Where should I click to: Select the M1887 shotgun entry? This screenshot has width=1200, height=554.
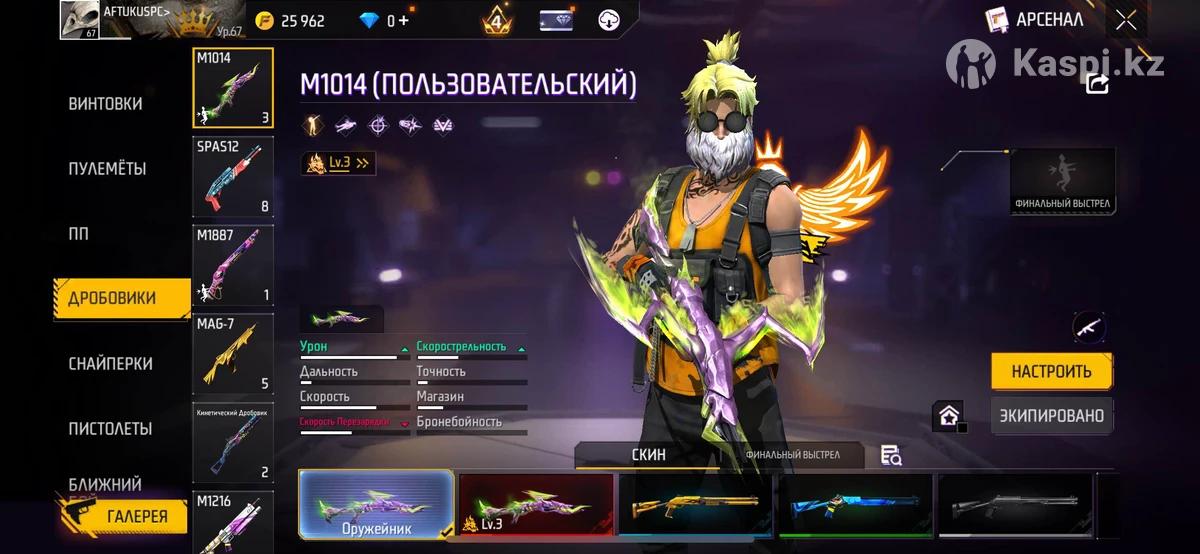coord(232,265)
